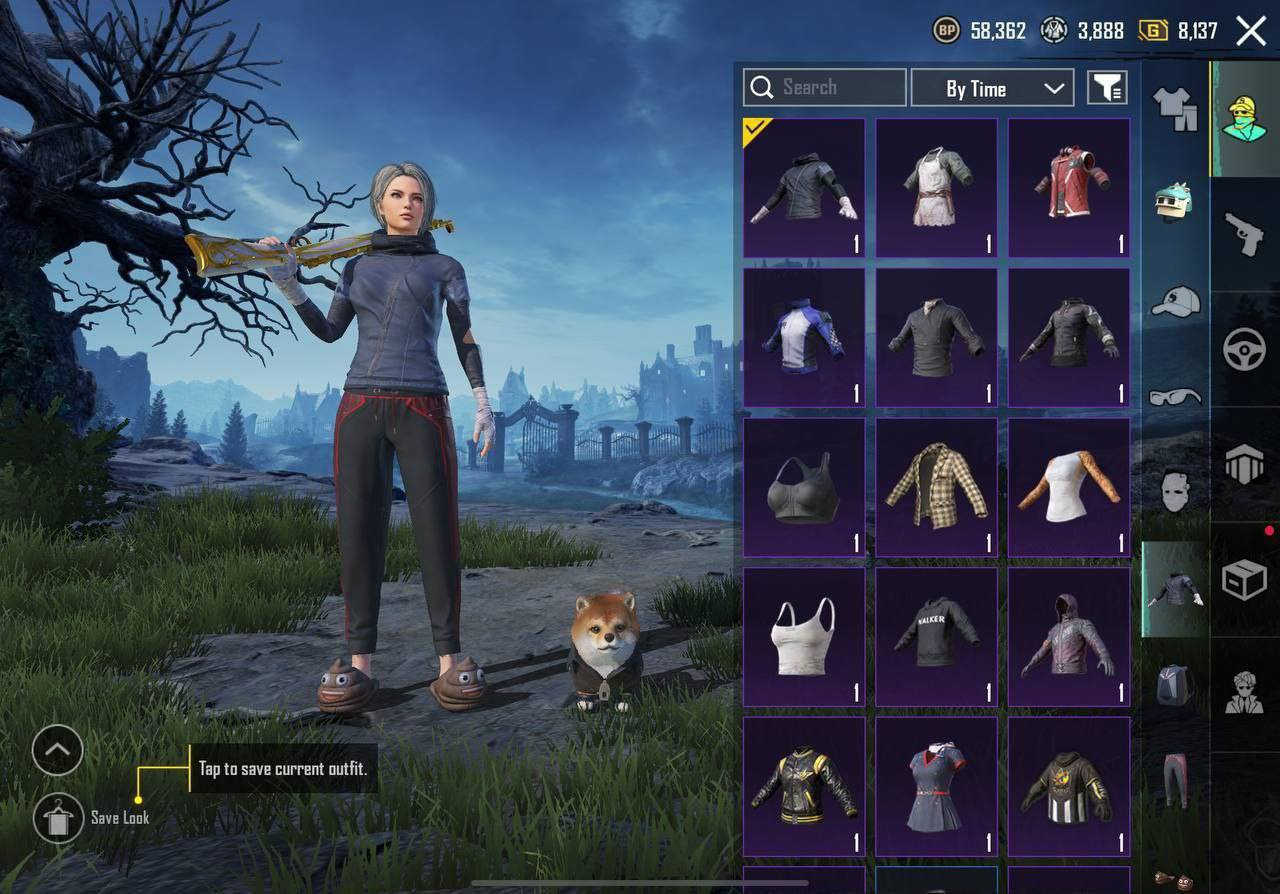Image resolution: width=1280 pixels, height=894 pixels.
Task: Equip the black sports bra item
Action: [804, 487]
